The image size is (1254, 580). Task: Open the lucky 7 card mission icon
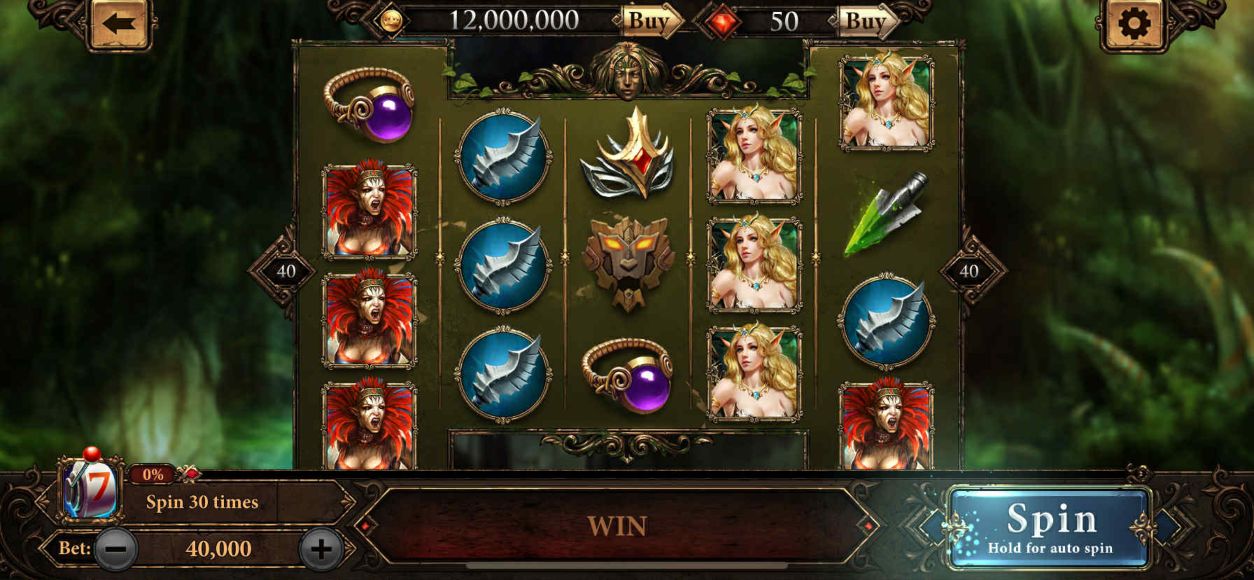coord(90,492)
